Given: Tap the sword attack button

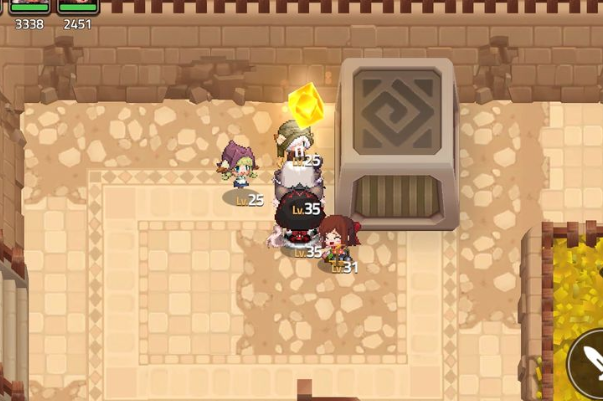Looking at the screenshot, I should 588,367.
